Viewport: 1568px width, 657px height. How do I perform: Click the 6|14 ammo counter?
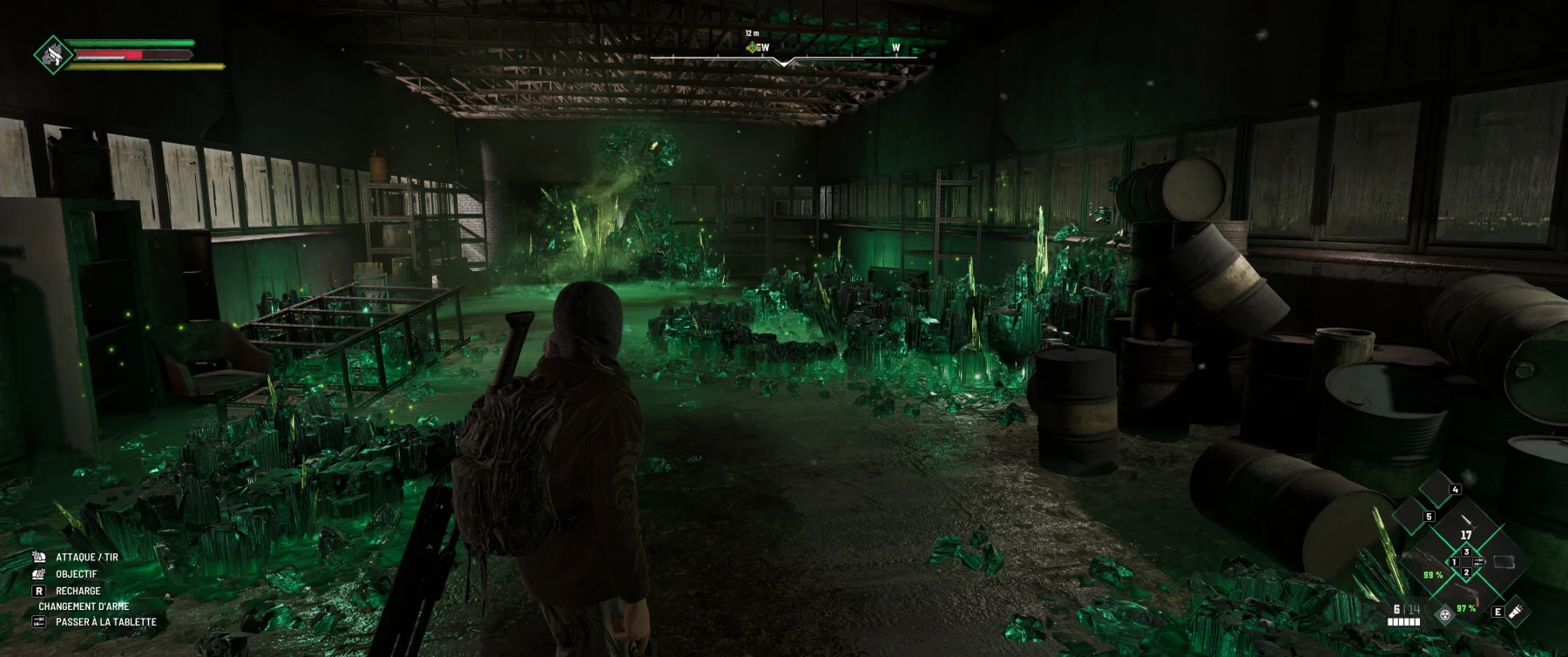point(1405,609)
